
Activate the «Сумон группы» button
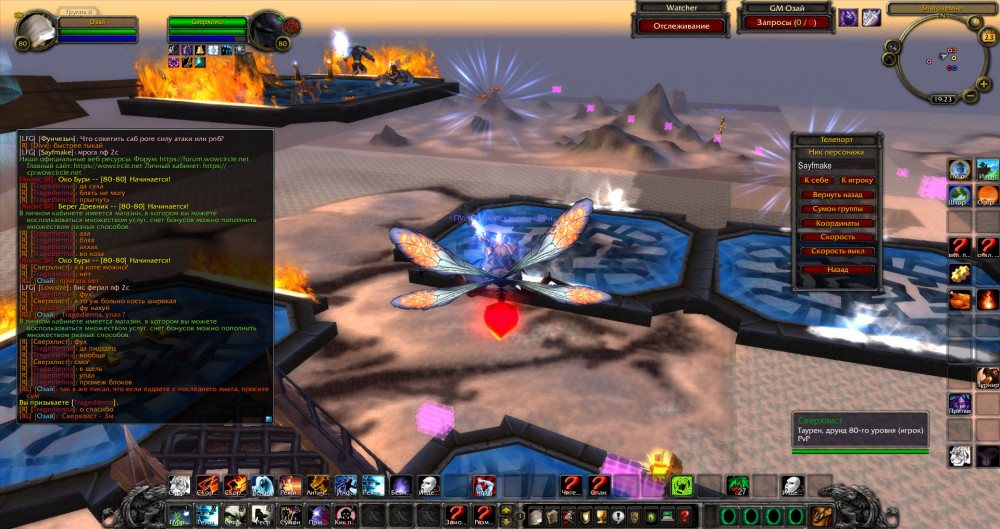(x=837, y=209)
